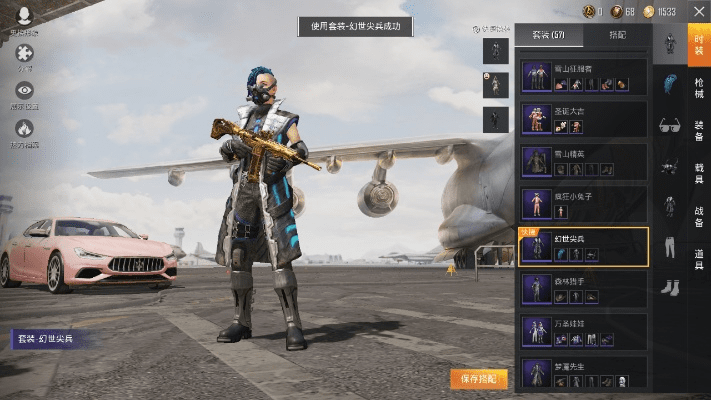Switch to the 载具 vehicles category

tap(699, 173)
